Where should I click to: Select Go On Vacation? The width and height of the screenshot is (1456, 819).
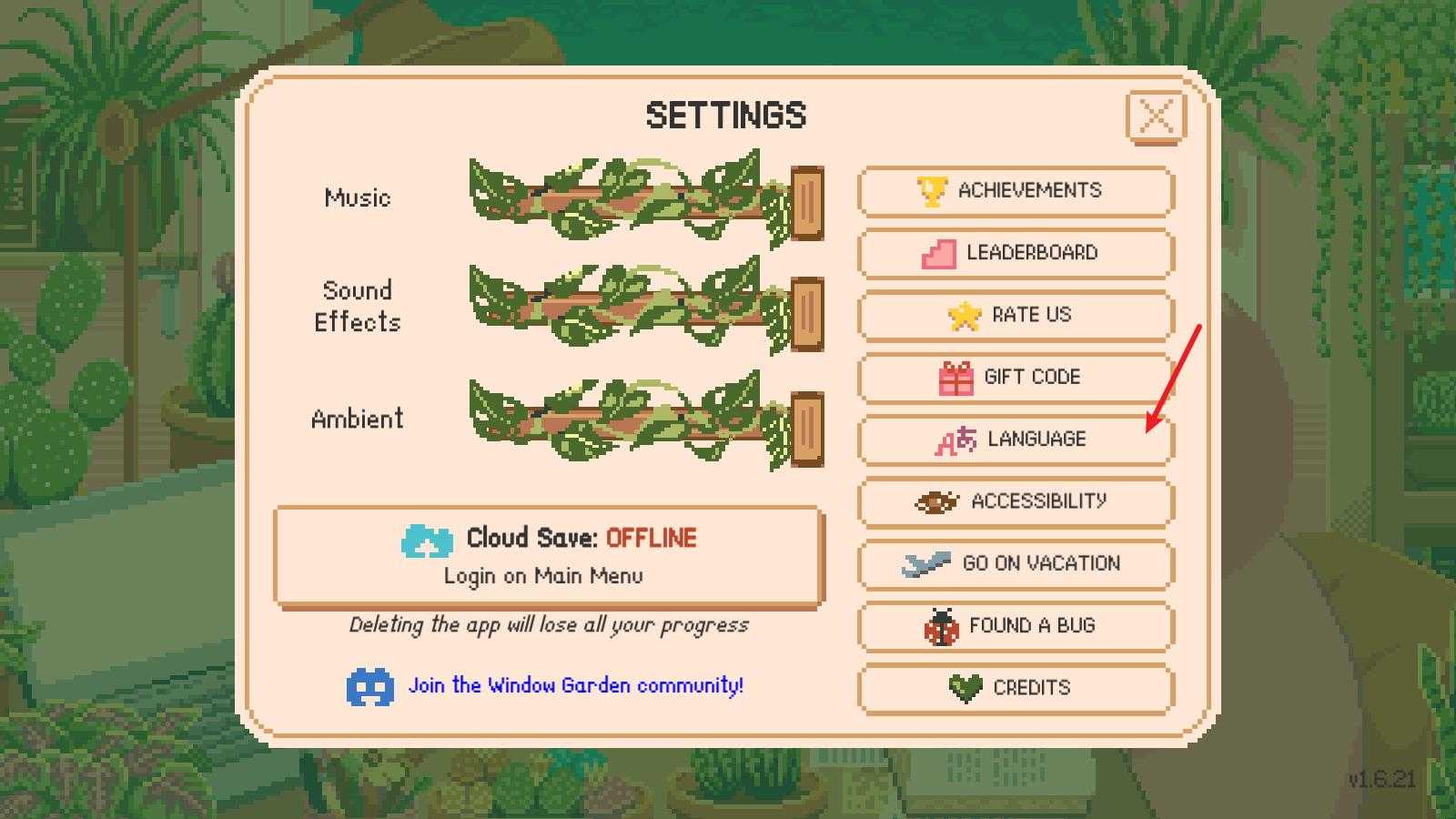pyautogui.click(x=1016, y=563)
